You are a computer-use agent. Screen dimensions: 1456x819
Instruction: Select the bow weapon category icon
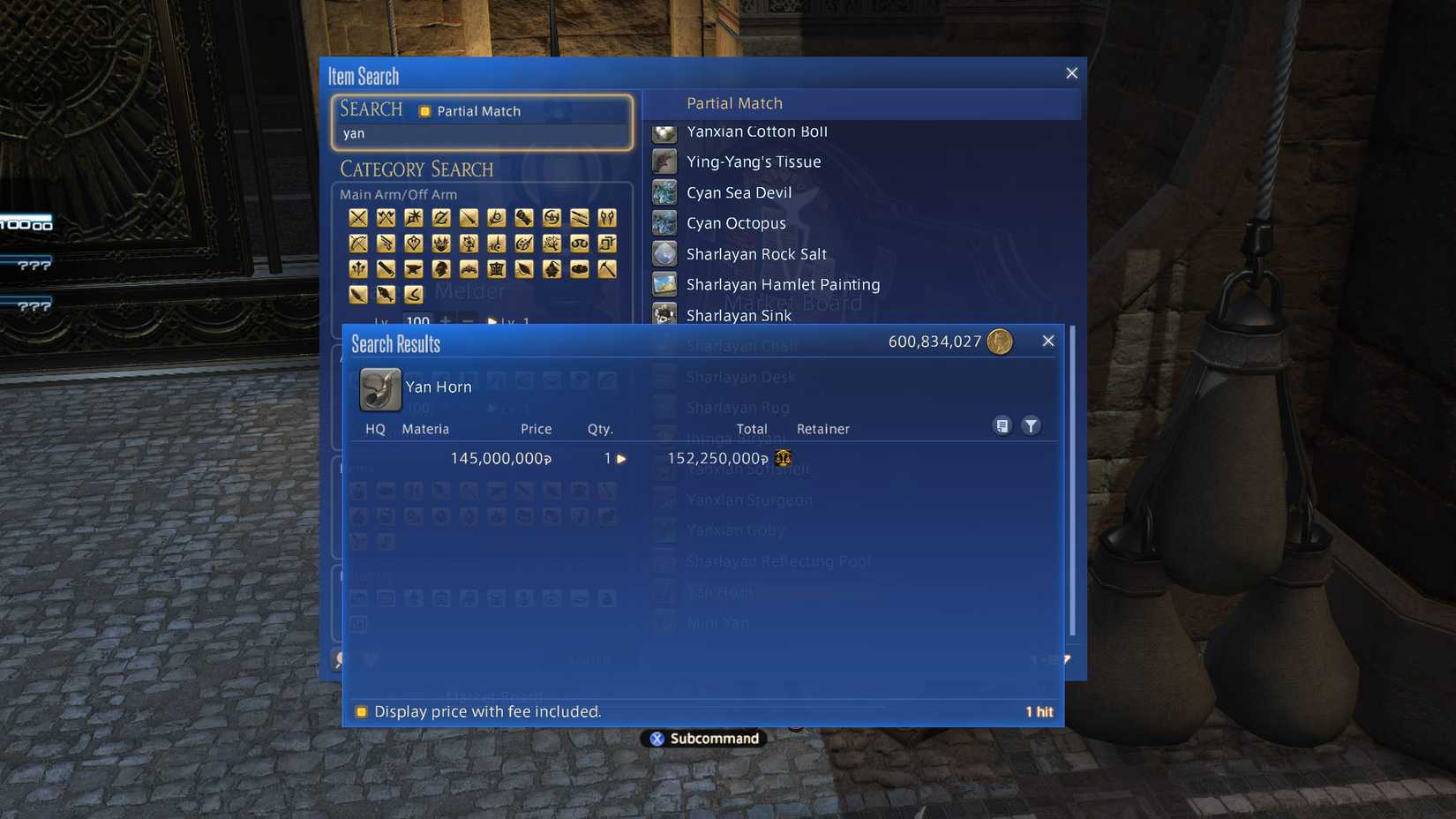pyautogui.click(x=357, y=244)
